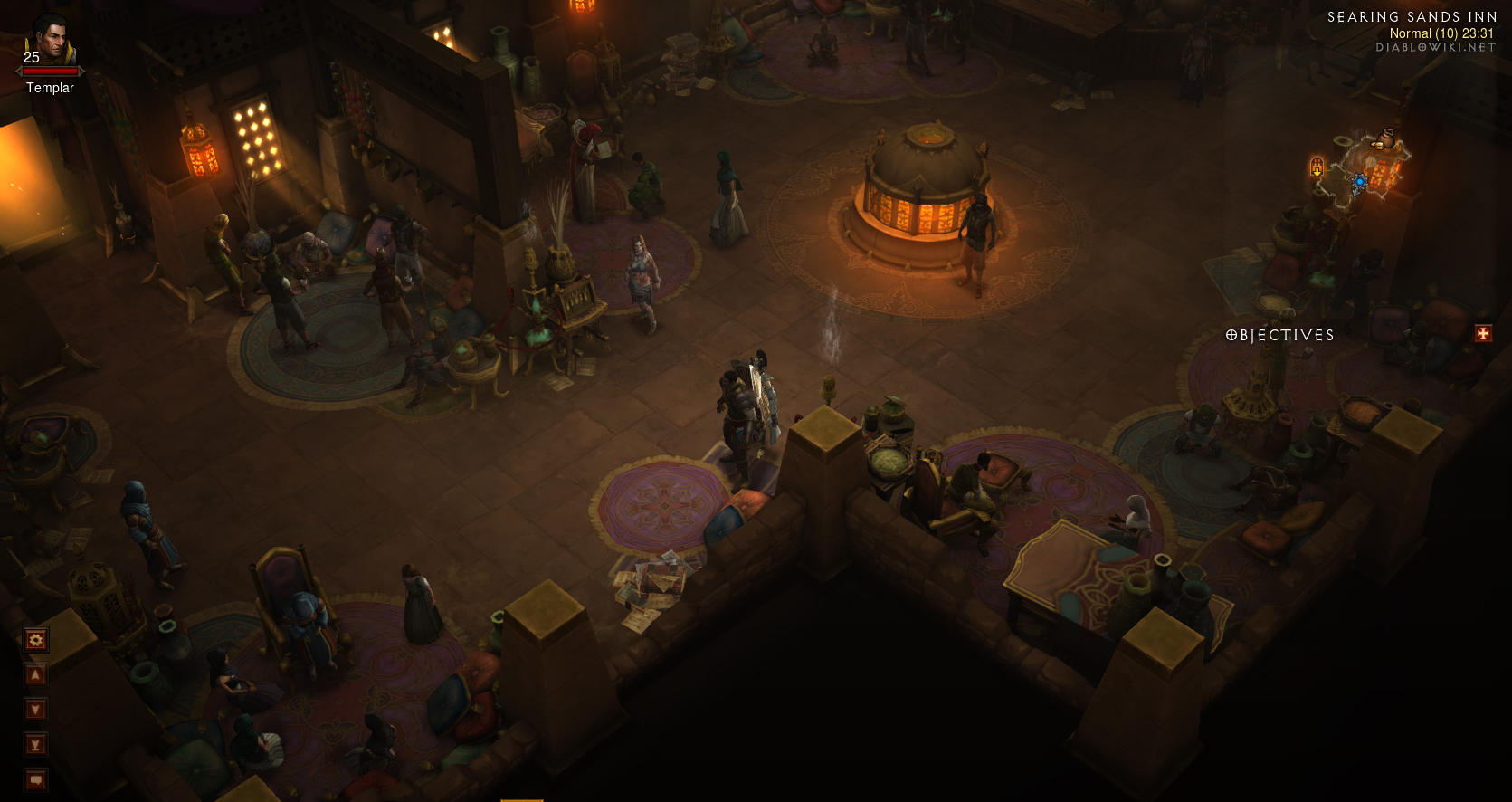Open the chat speech bubble button
The height and width of the screenshot is (802, 1512).
tap(35, 779)
